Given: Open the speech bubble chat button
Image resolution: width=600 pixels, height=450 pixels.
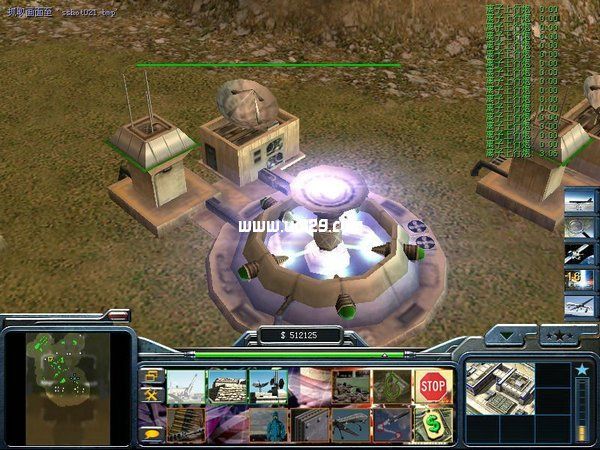Looking at the screenshot, I should click(151, 433).
